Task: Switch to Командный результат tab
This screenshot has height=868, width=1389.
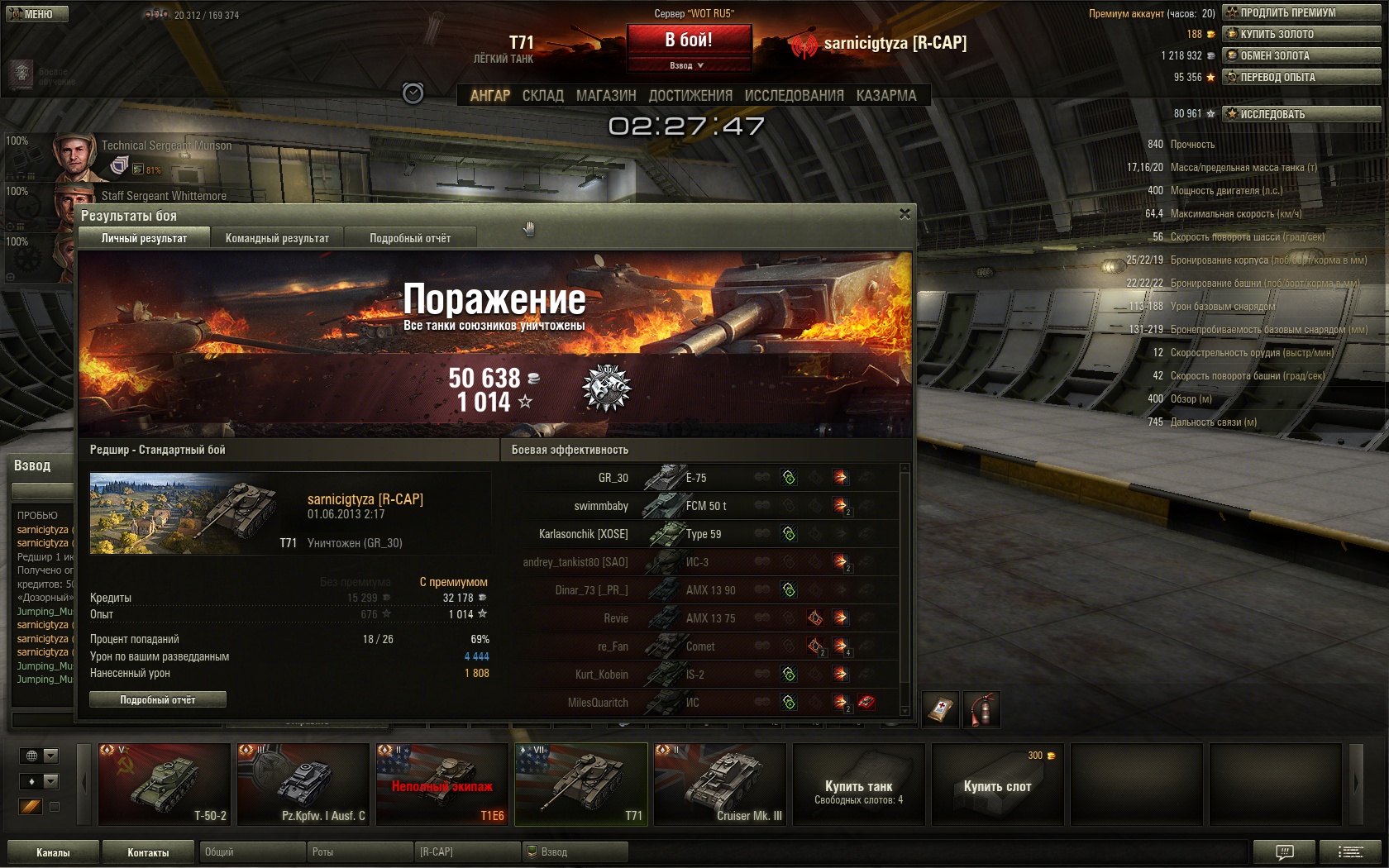Action: click(x=277, y=238)
